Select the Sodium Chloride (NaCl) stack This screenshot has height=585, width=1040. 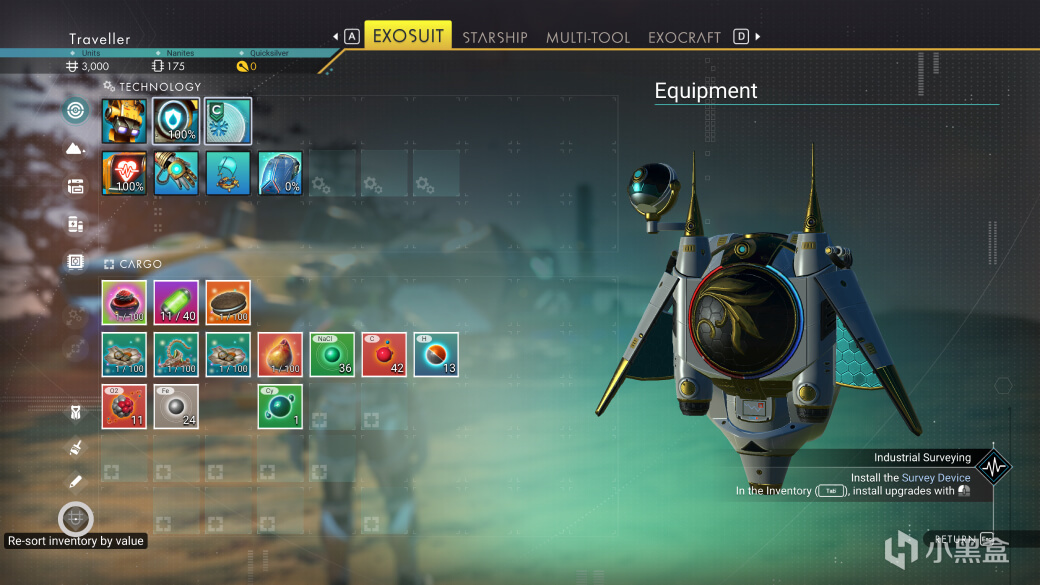click(x=332, y=355)
